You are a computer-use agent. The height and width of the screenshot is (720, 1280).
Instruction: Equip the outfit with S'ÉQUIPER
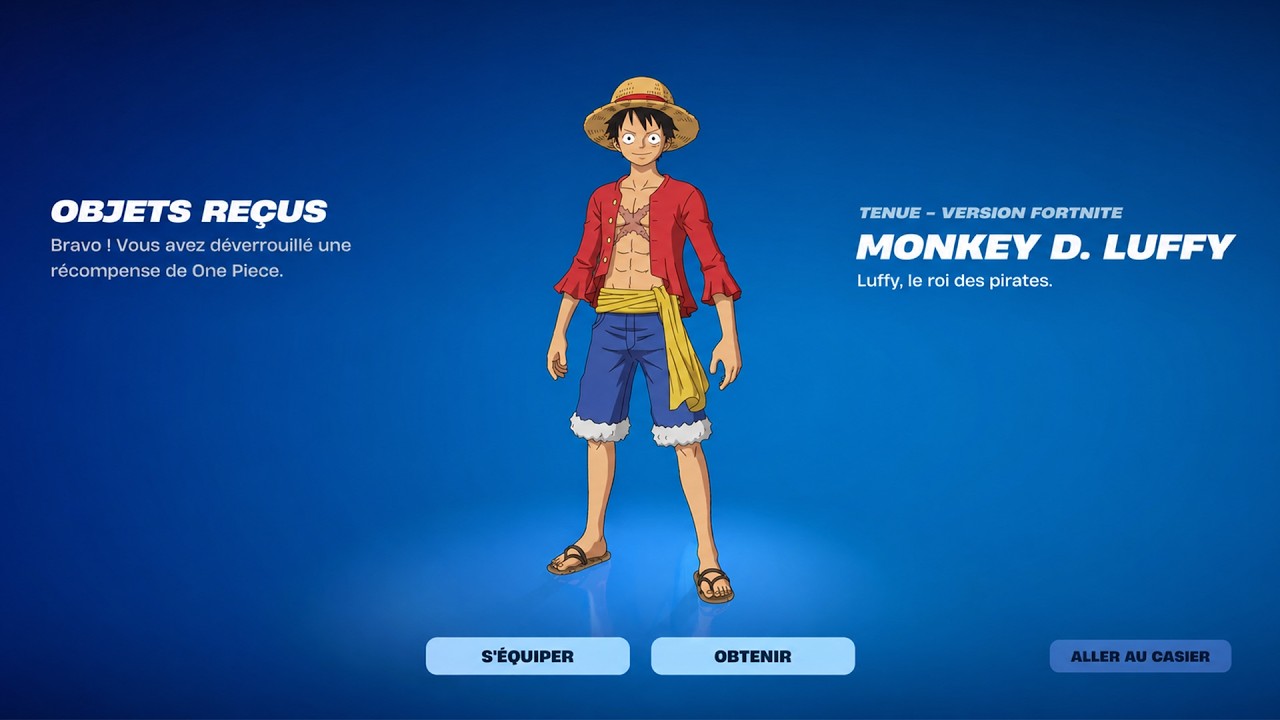coord(528,656)
